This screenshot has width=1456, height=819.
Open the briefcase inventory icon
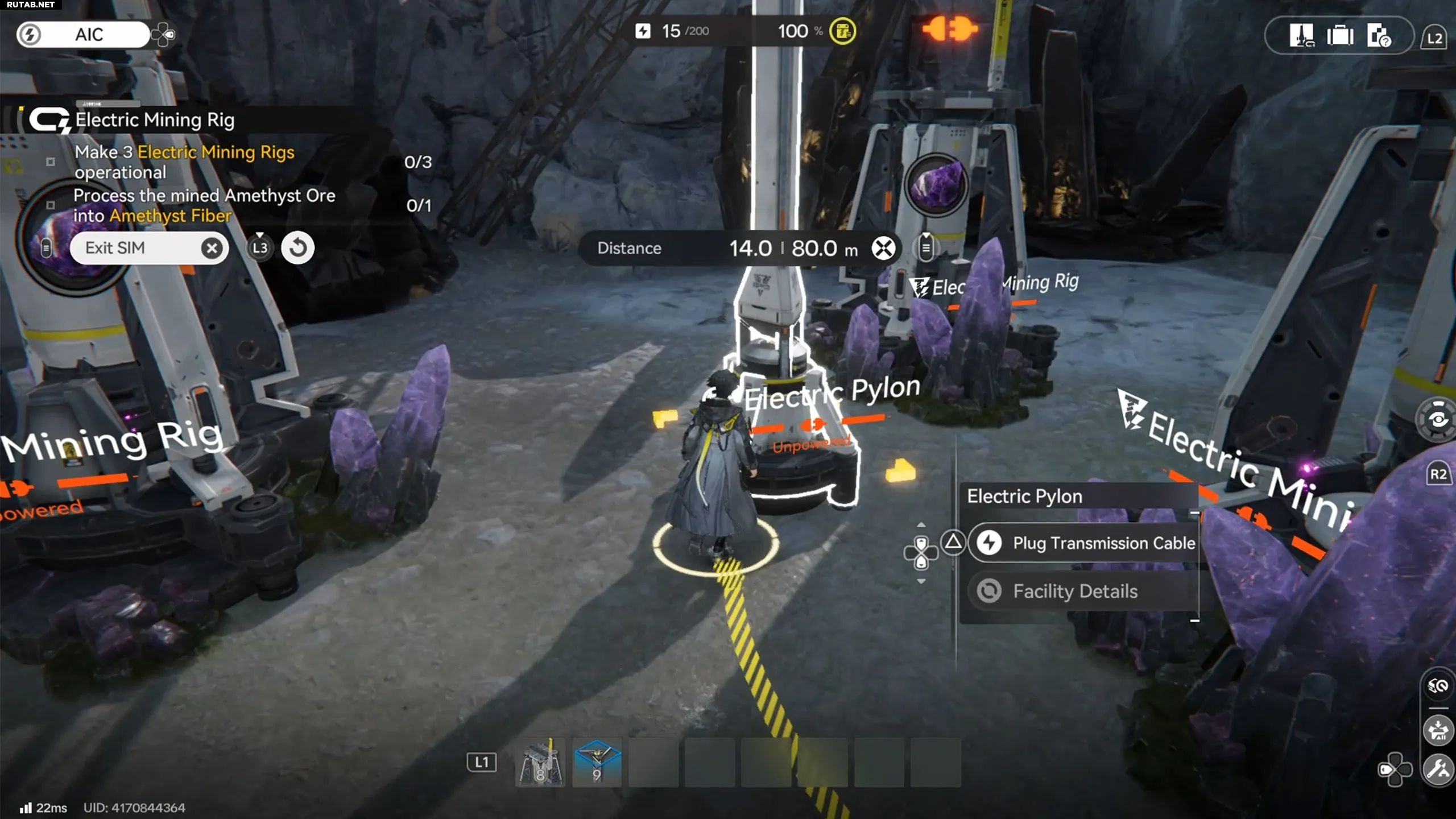(1340, 36)
